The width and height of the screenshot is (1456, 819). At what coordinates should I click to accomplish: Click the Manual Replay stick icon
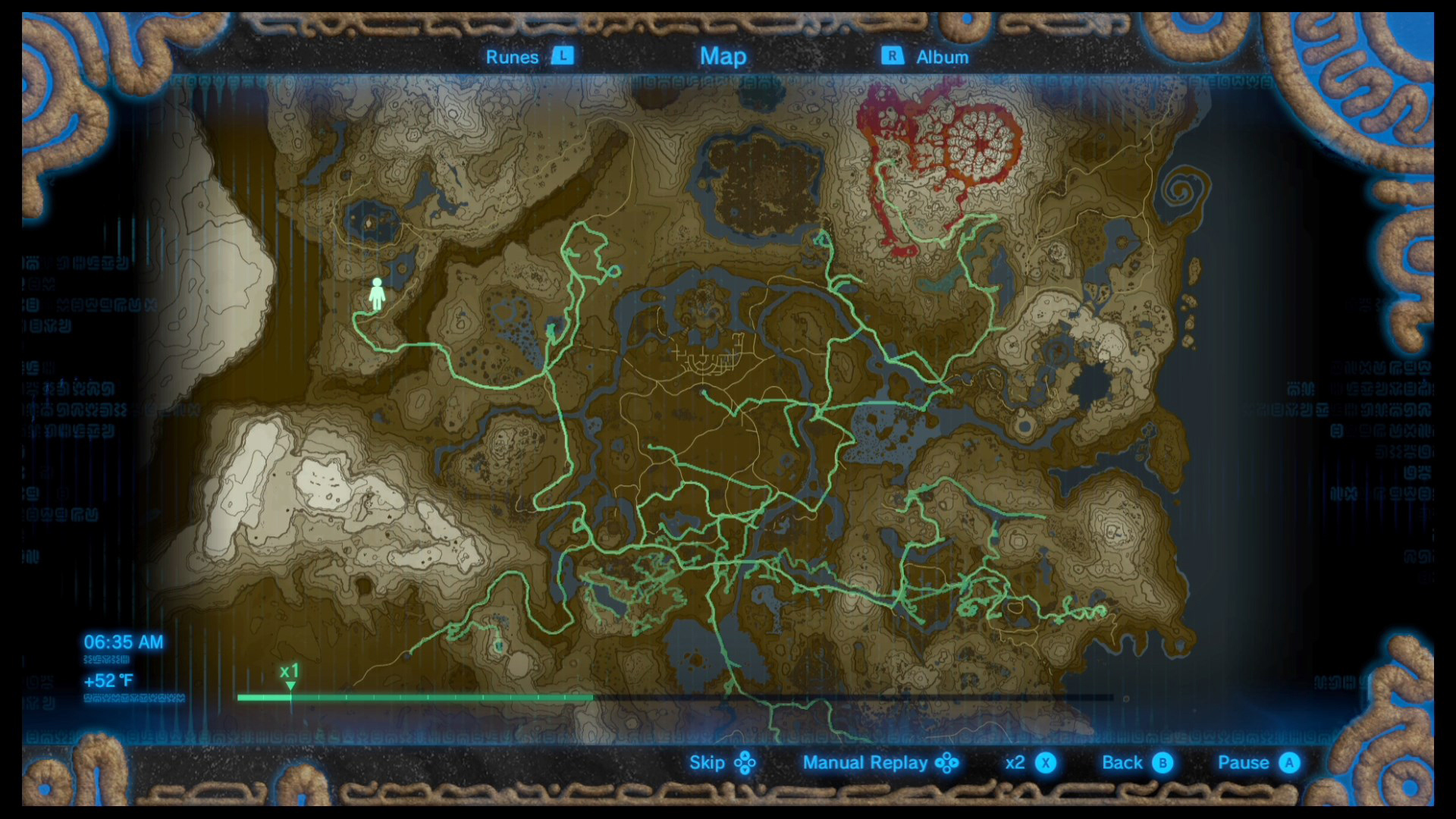click(x=949, y=763)
